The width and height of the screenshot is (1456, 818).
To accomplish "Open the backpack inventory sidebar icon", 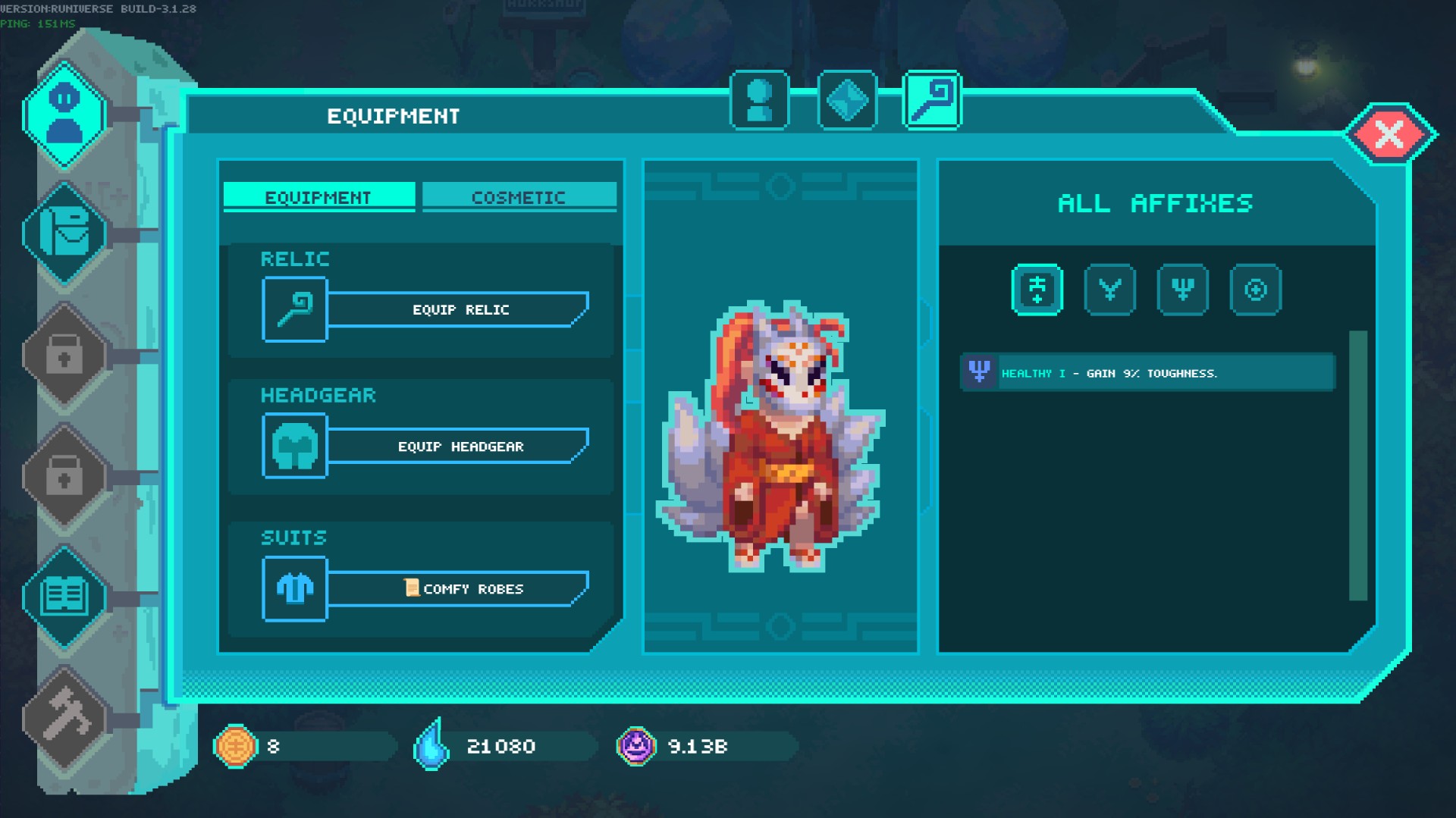I will pos(64,233).
